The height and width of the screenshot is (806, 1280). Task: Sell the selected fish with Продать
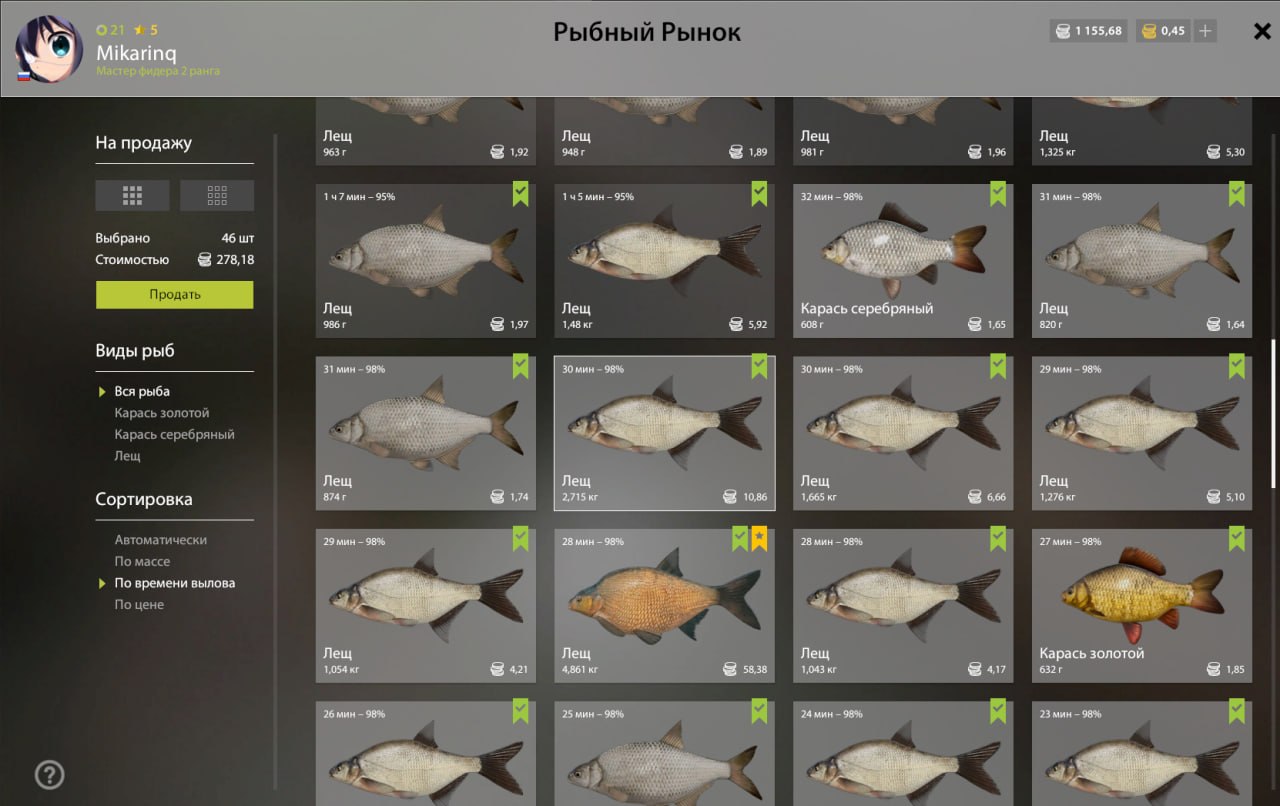[x=174, y=295]
